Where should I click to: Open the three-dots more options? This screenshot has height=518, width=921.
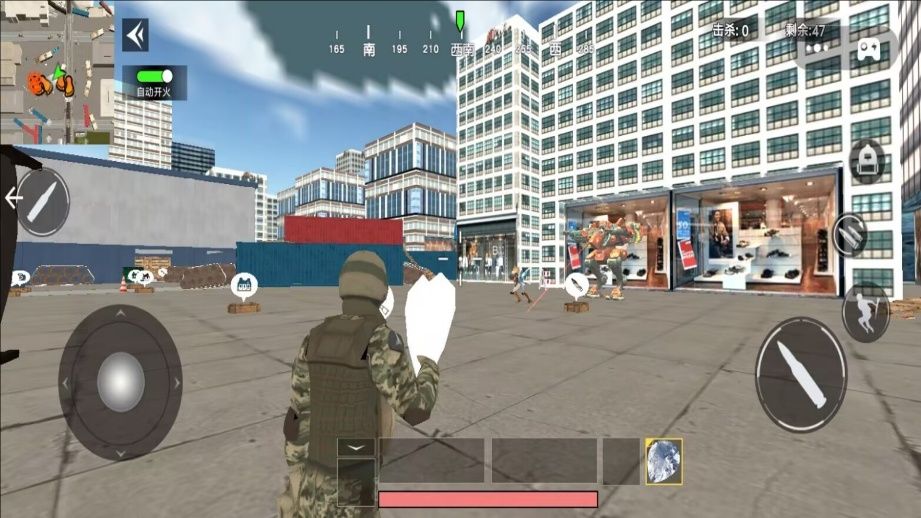[x=819, y=48]
